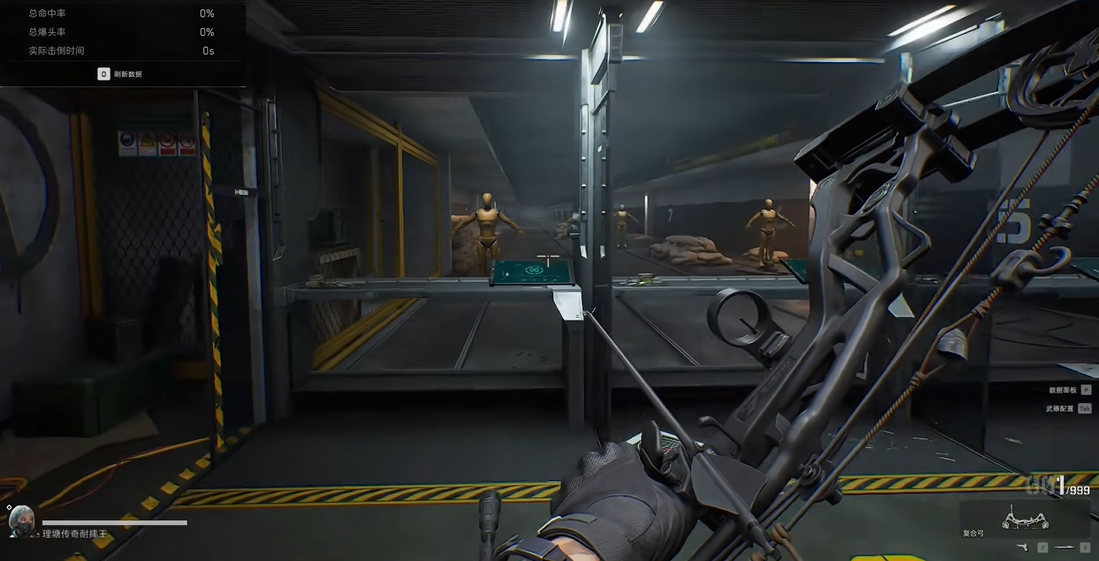Select the 复合弓 compound bow weapon card
Image resolution: width=1099 pixels, height=561 pixels.
click(x=1024, y=520)
